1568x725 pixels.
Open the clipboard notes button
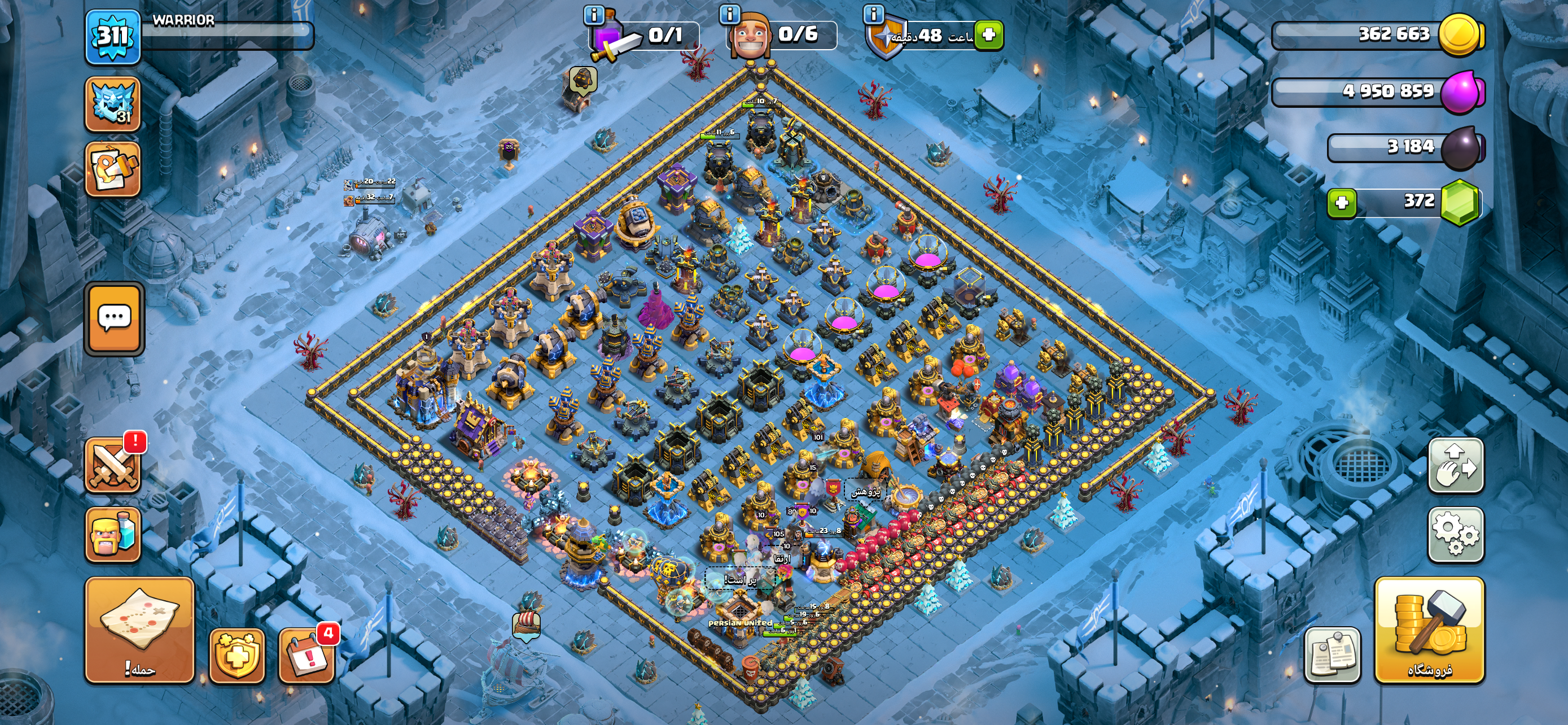coord(1332,655)
